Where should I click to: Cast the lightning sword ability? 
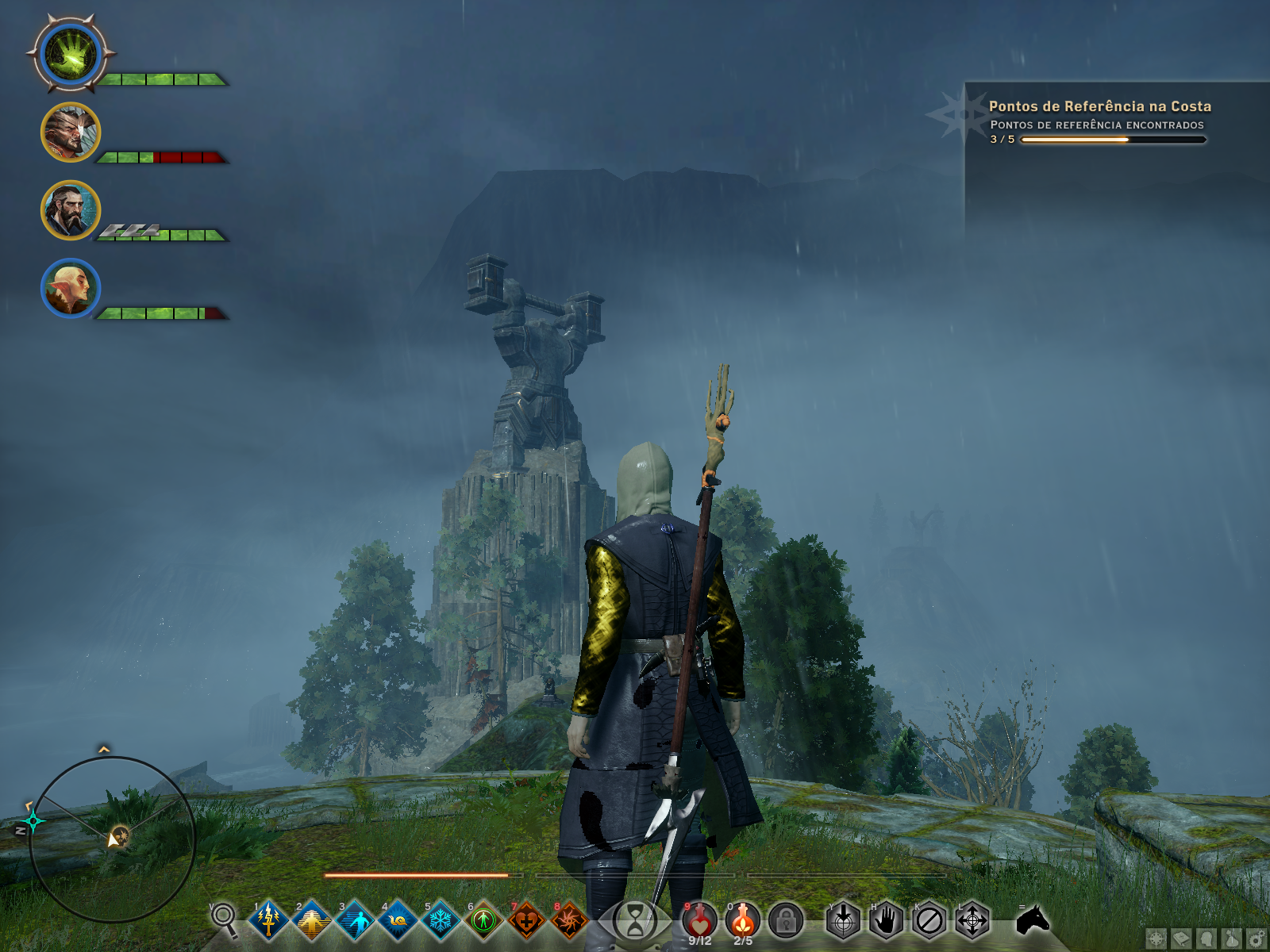point(268,920)
